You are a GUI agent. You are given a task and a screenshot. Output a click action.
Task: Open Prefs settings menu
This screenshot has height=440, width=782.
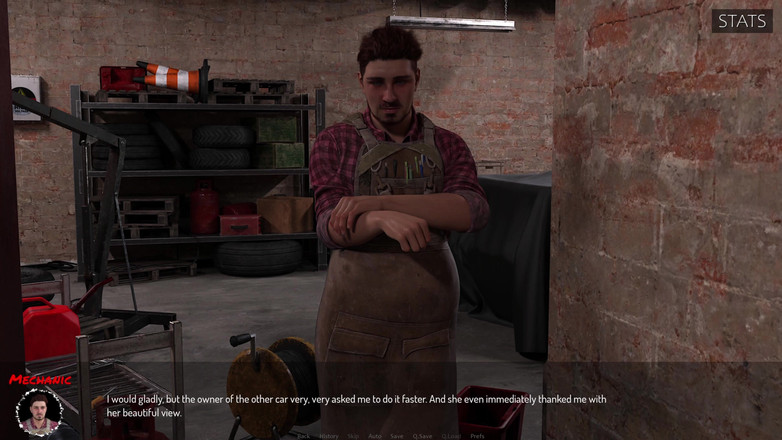pyautogui.click(x=477, y=436)
